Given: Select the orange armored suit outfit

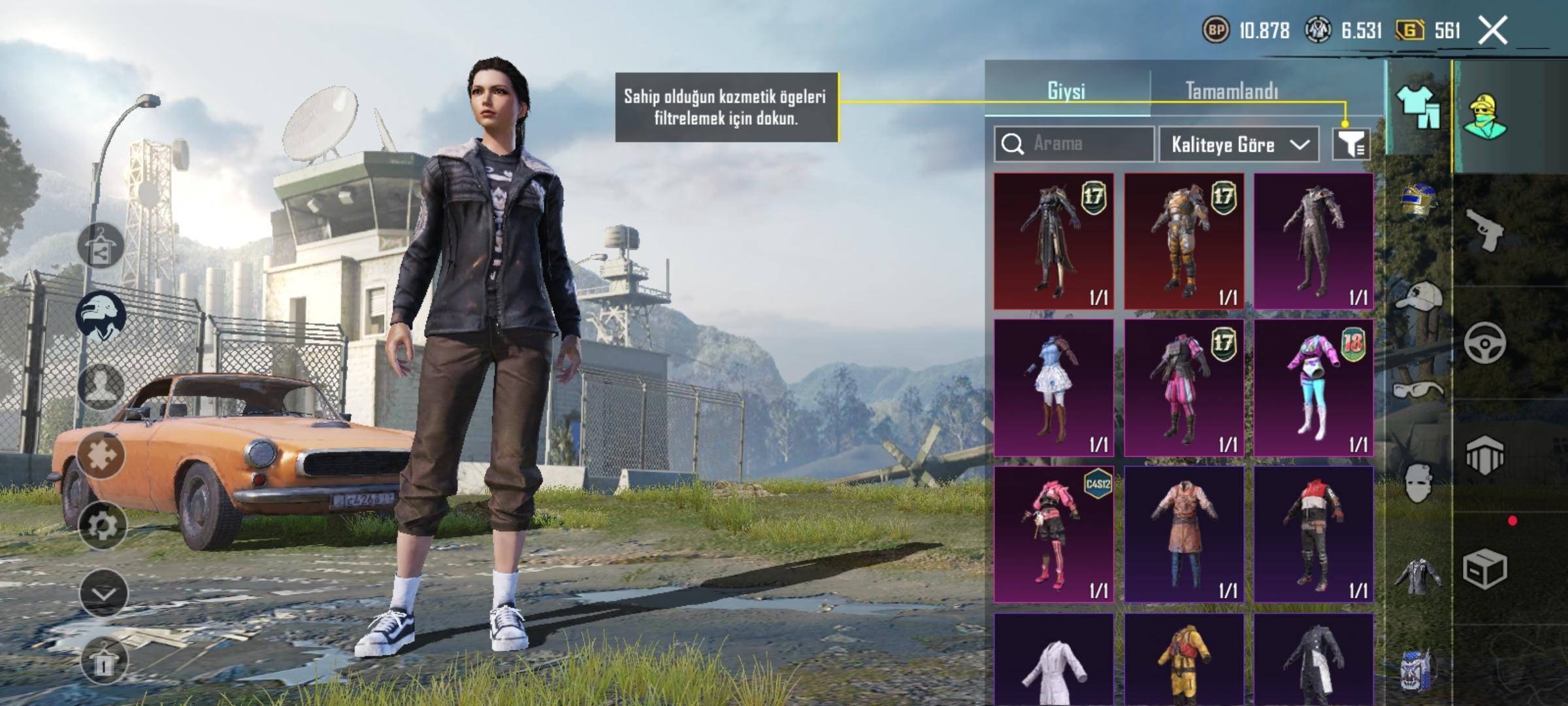Looking at the screenshot, I should (1184, 241).
